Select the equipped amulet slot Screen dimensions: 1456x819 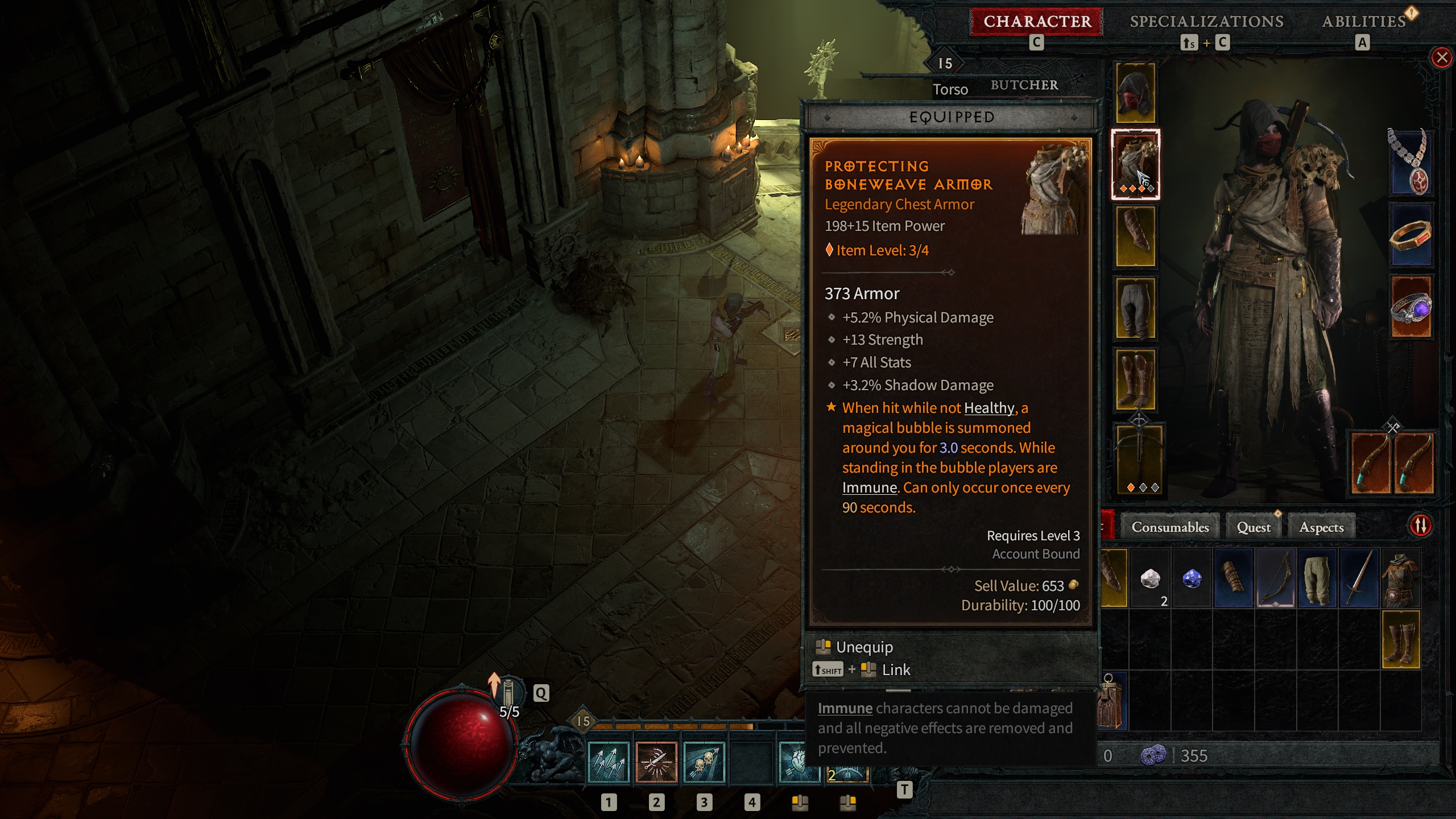tap(1411, 163)
